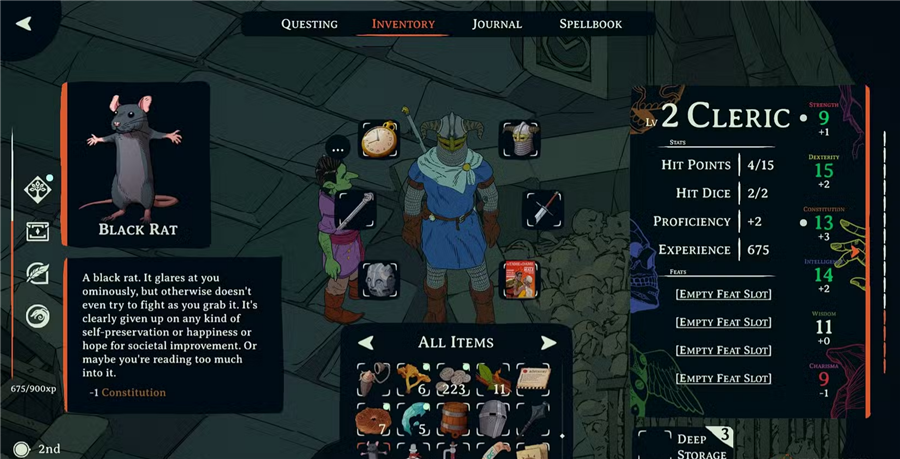This screenshot has height=459, width=900.
Task: Select the steel great helm in inventory
Action: (x=494, y=419)
